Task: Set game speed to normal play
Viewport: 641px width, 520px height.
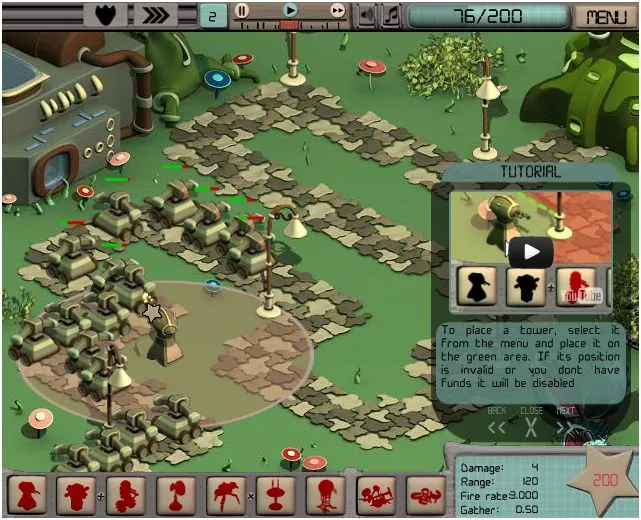Action: tap(290, 10)
